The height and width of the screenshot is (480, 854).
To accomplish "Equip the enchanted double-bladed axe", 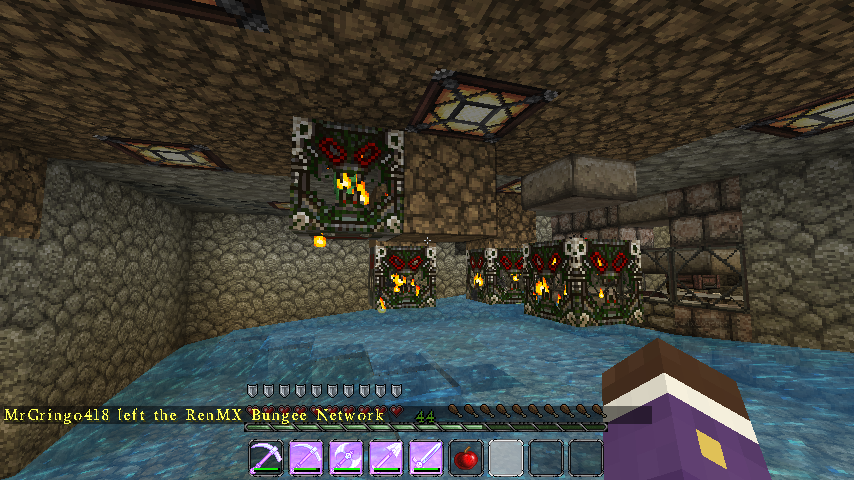I will pyautogui.click(x=346, y=458).
